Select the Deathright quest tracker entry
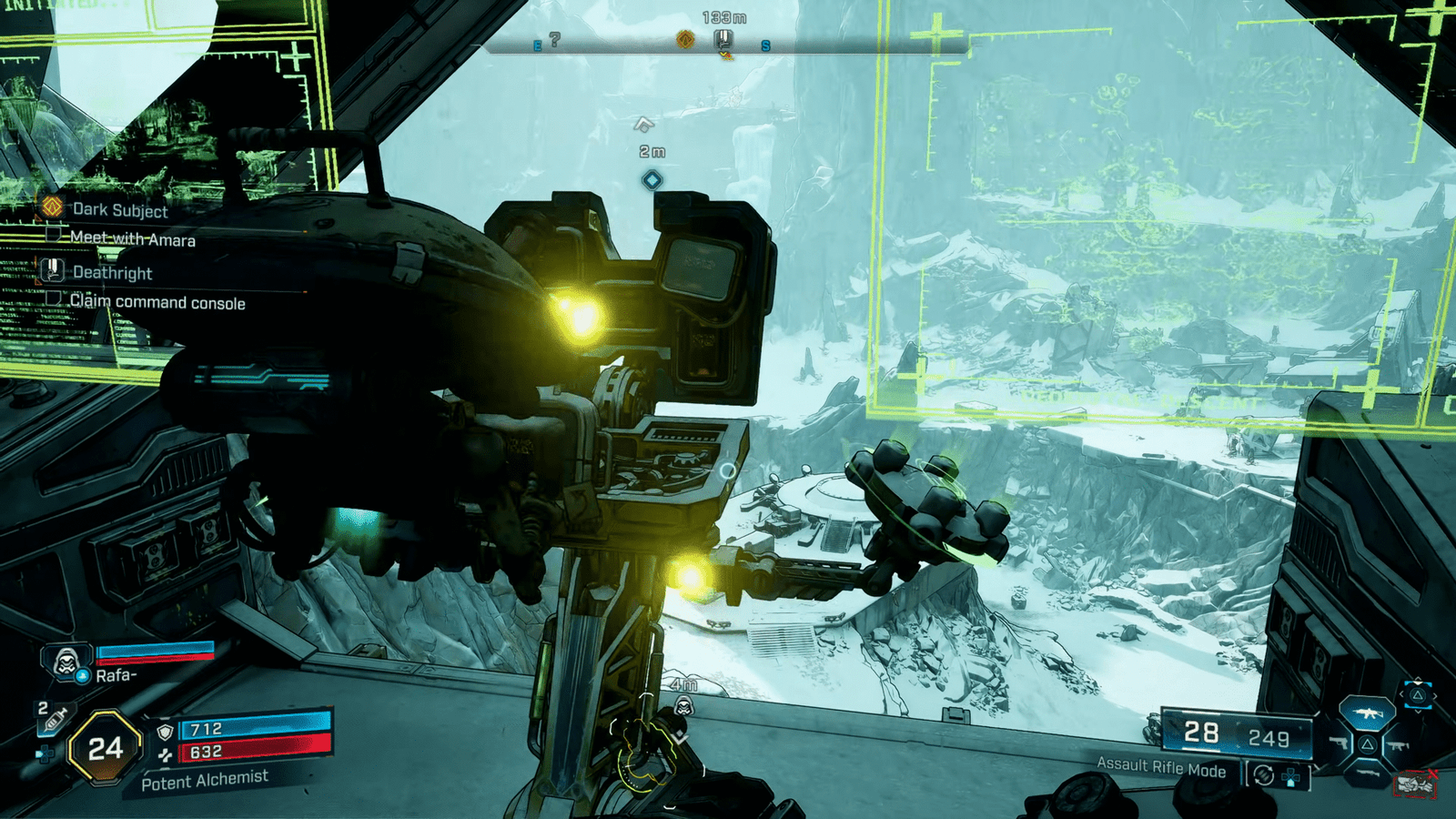This screenshot has height=819, width=1456. 111,272
